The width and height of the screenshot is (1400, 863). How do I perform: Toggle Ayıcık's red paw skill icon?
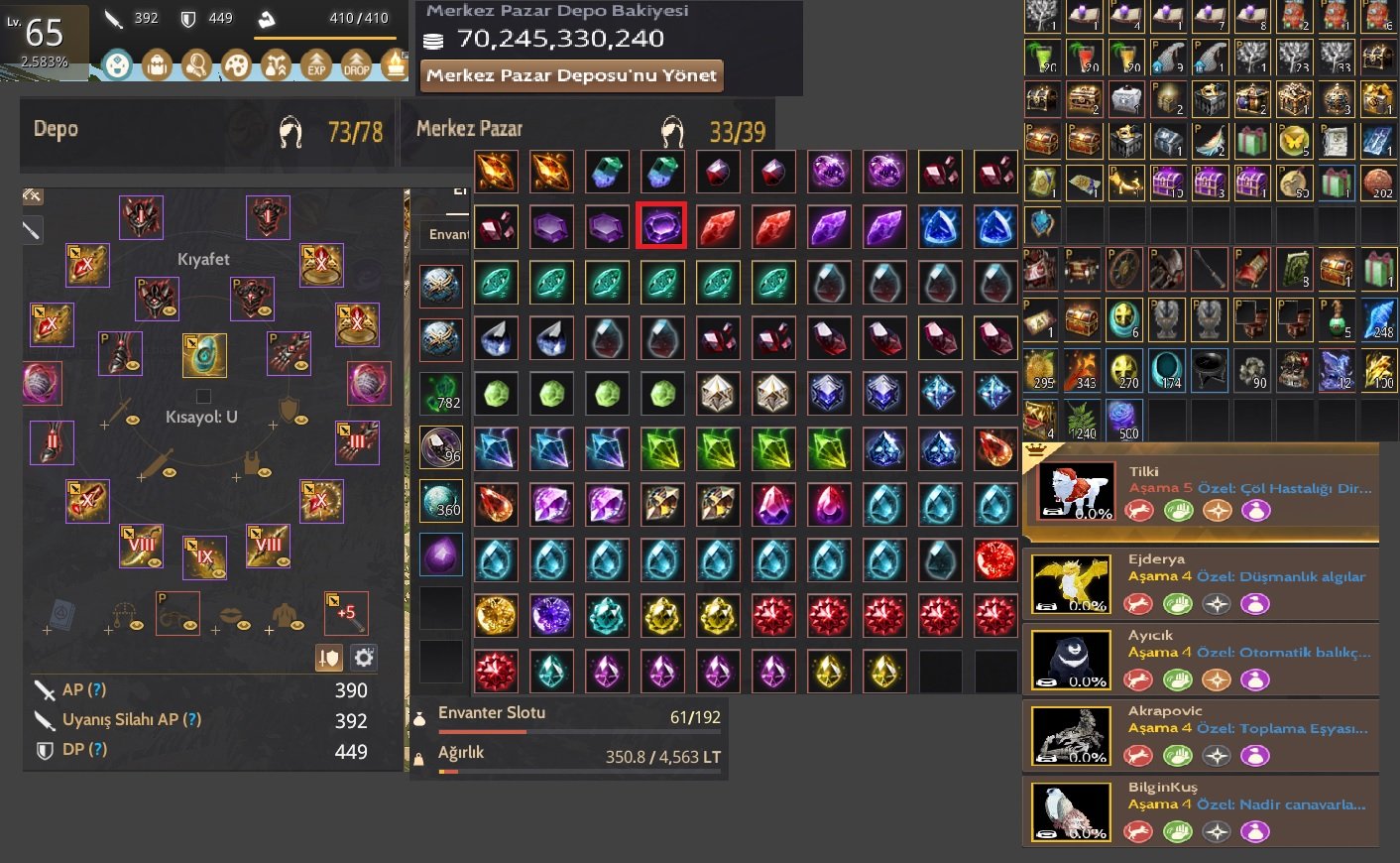pos(1138,679)
